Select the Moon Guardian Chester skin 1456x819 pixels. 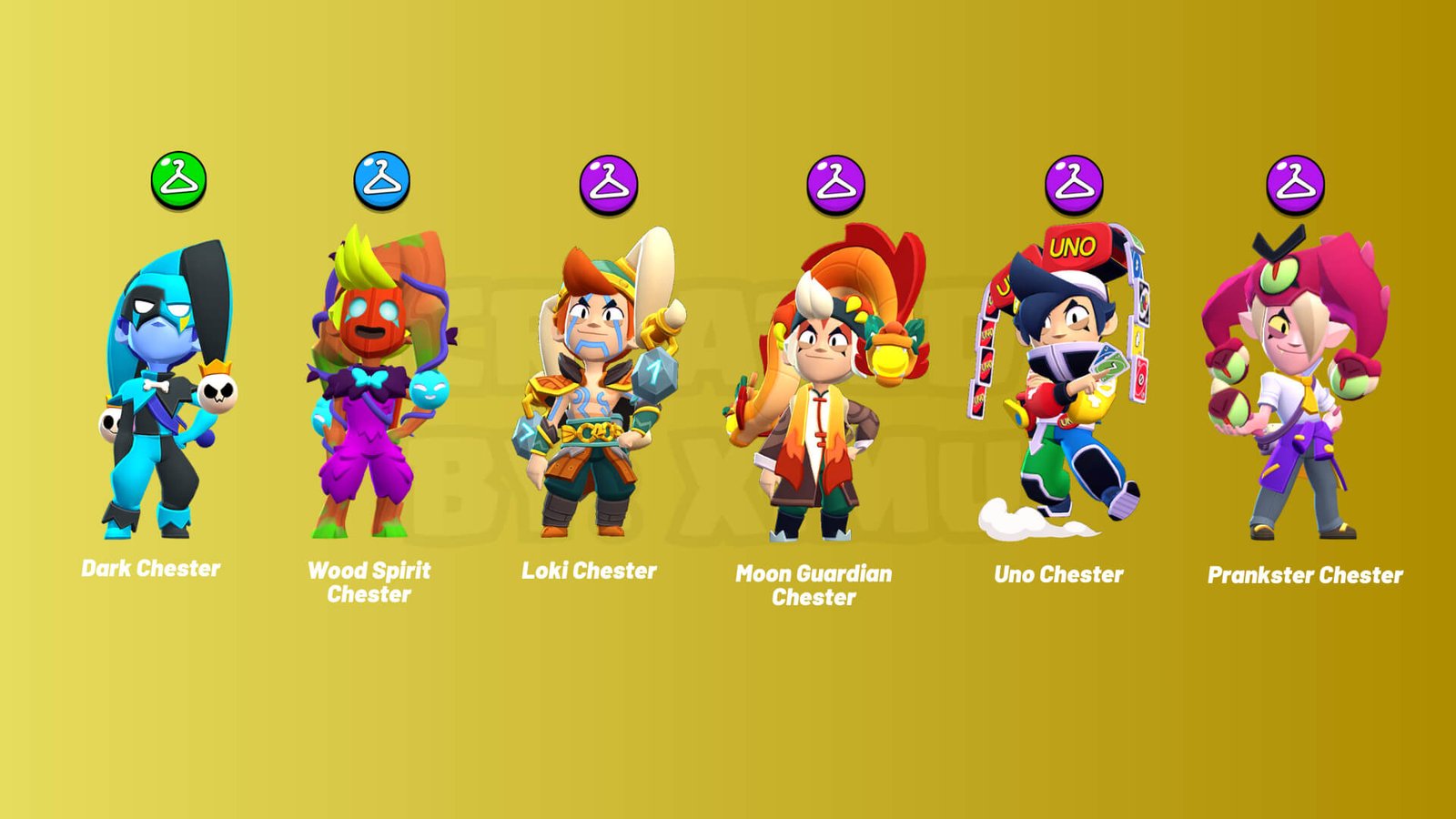point(824,391)
